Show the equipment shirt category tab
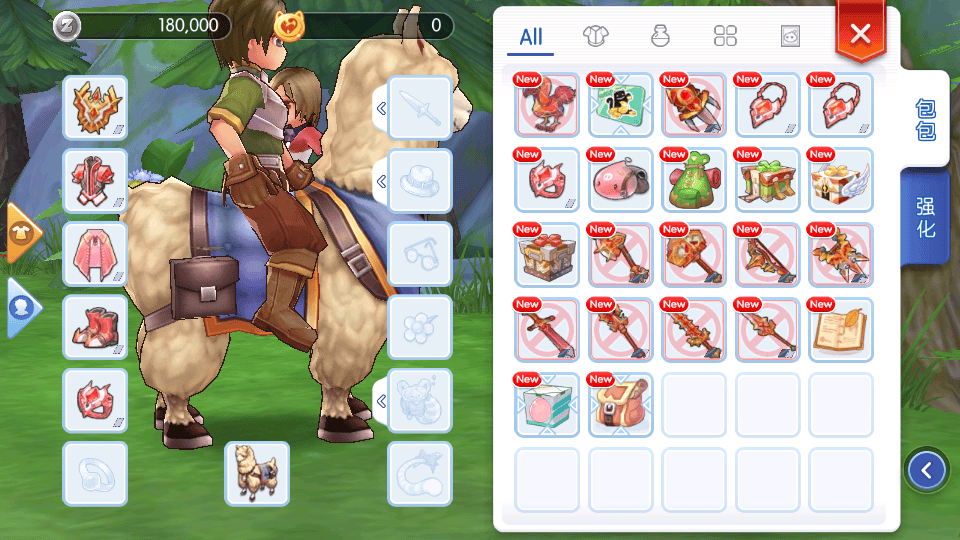 596,37
